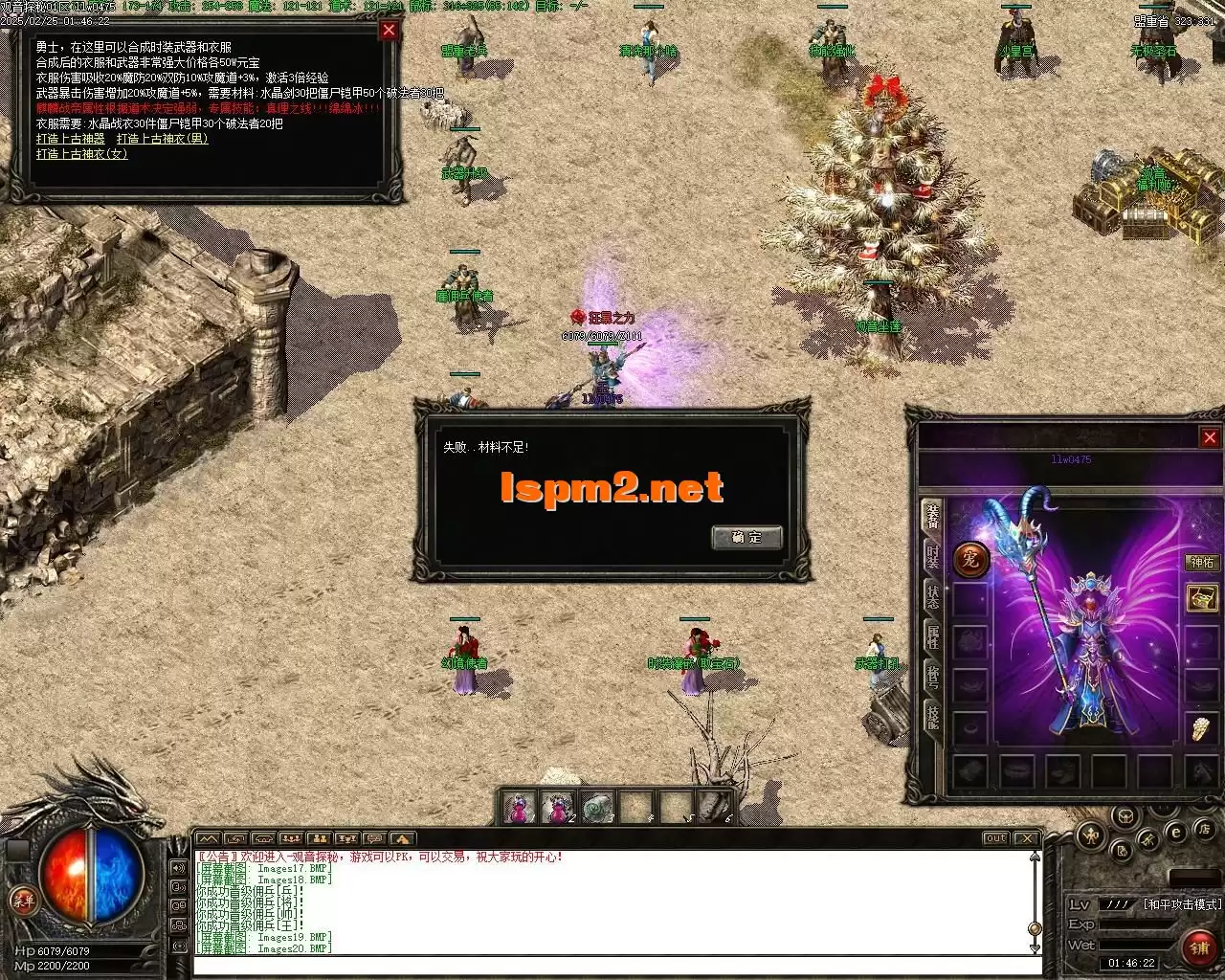Click the Exp progress bar
Screen dimensions: 1225x980
[1137, 924]
